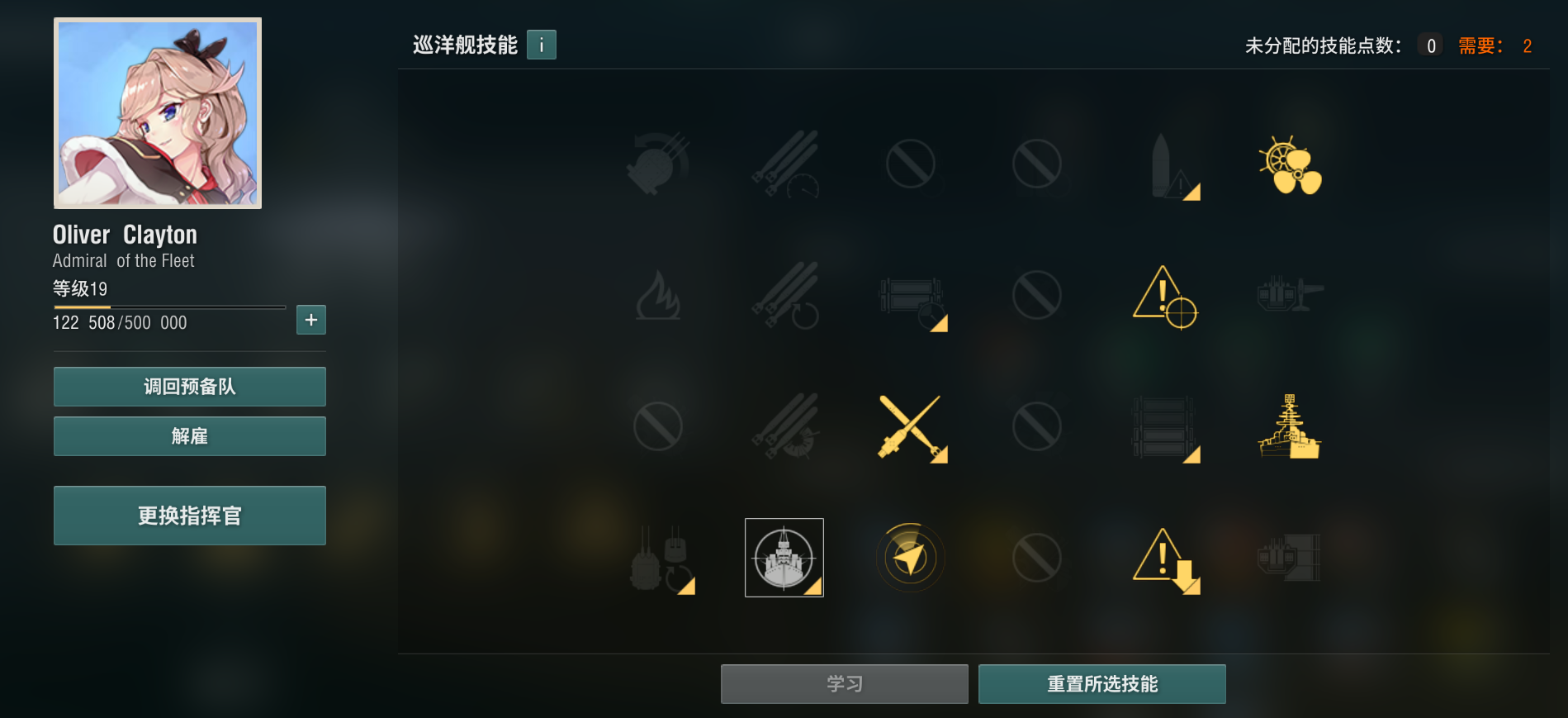Click the highlighted ship-in-crosshair skill

[783, 557]
